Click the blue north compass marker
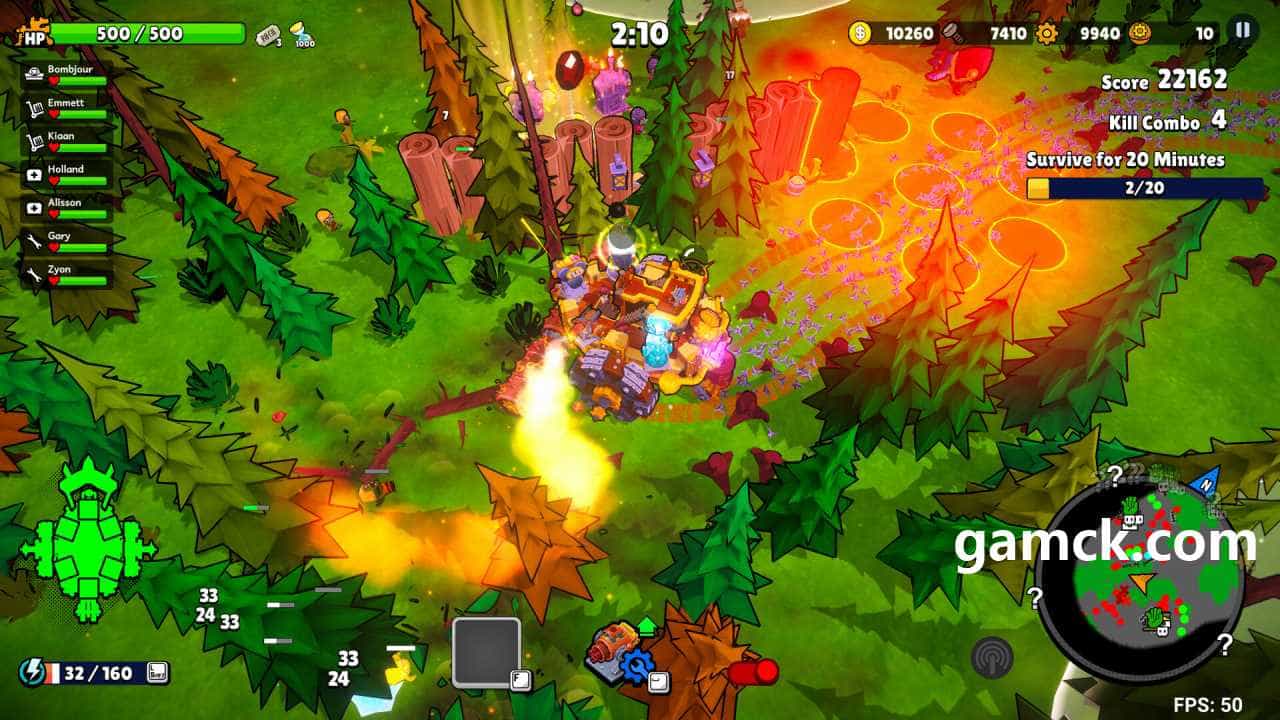The width and height of the screenshot is (1280, 720). [1203, 480]
